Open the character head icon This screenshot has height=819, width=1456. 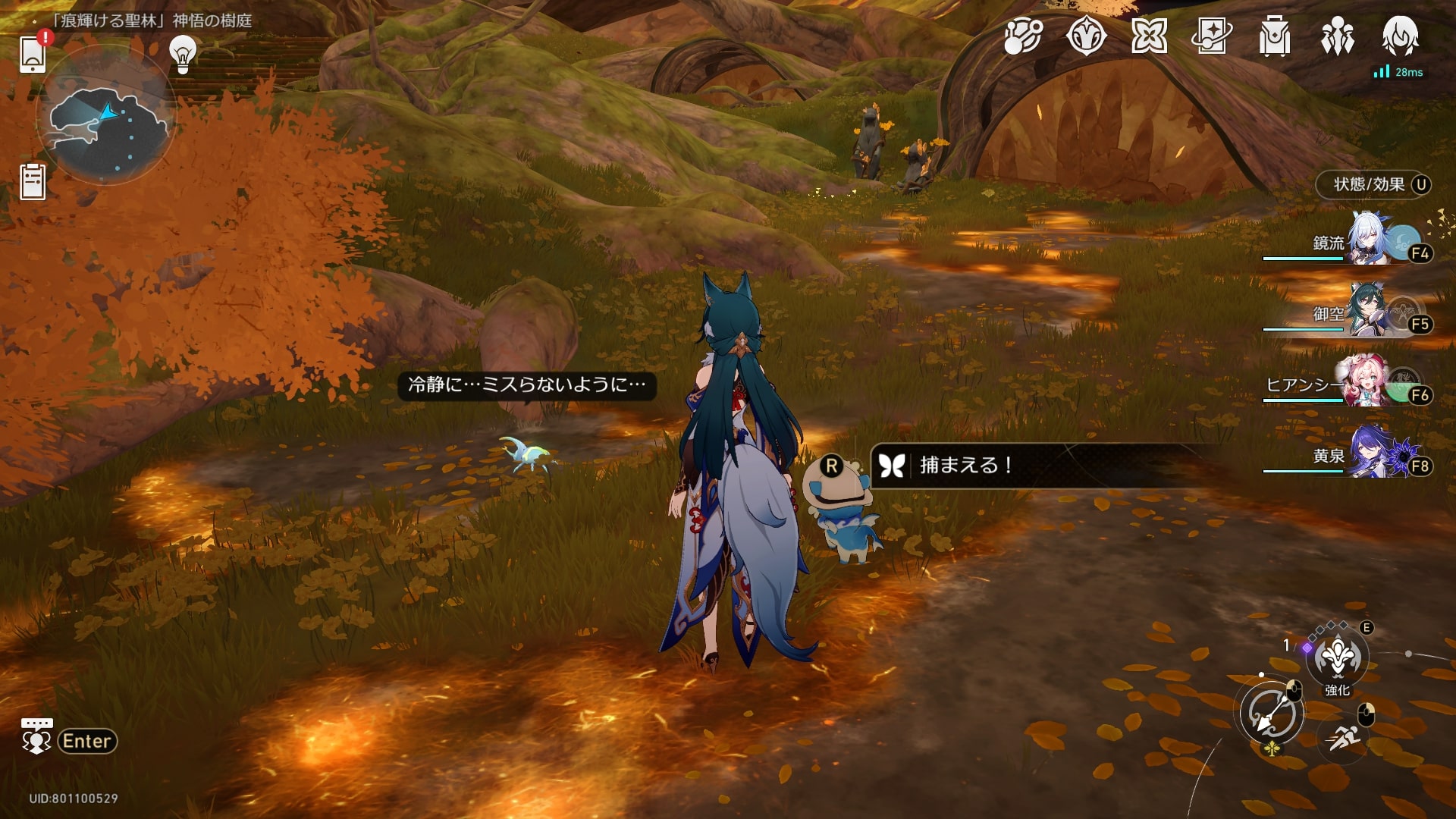point(1400,36)
